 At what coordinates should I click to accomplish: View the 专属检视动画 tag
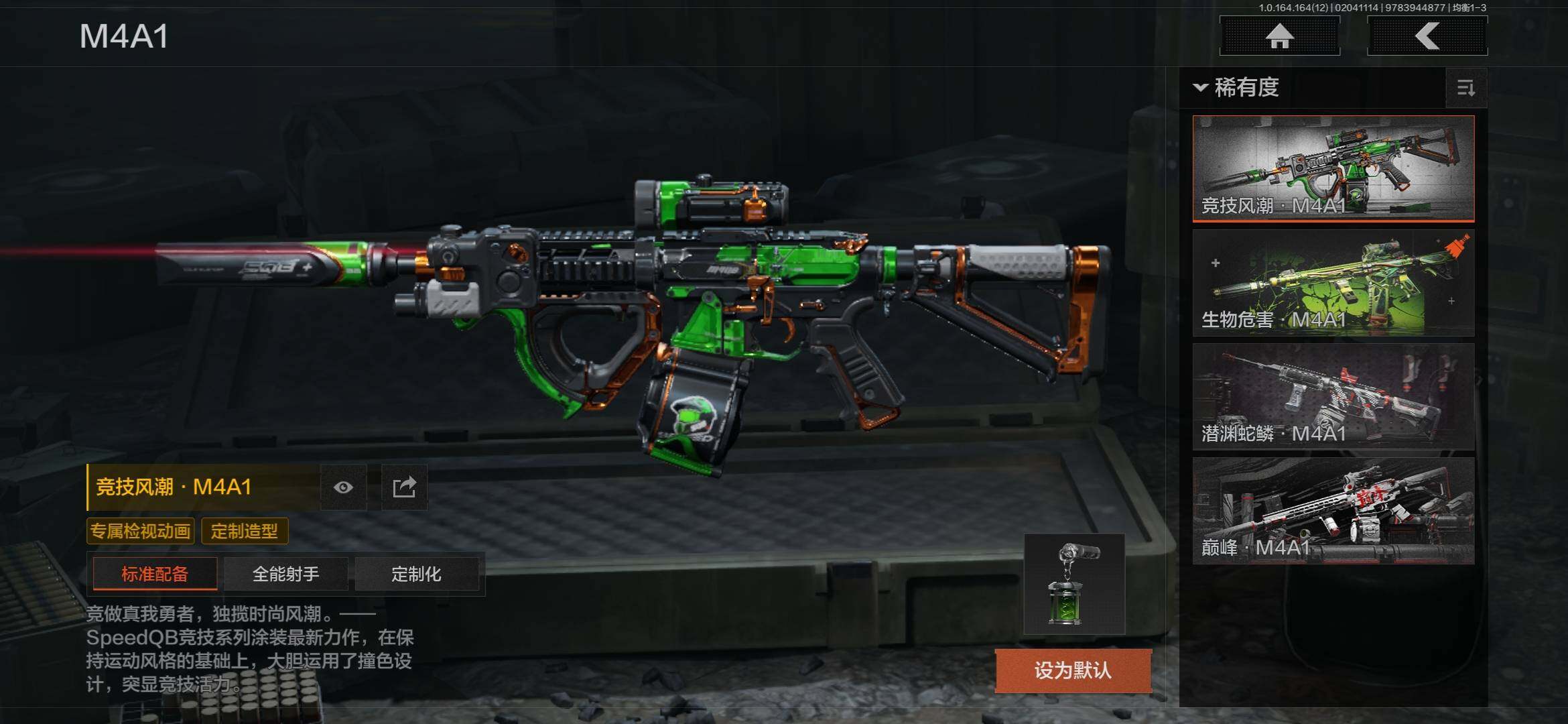coord(140,532)
